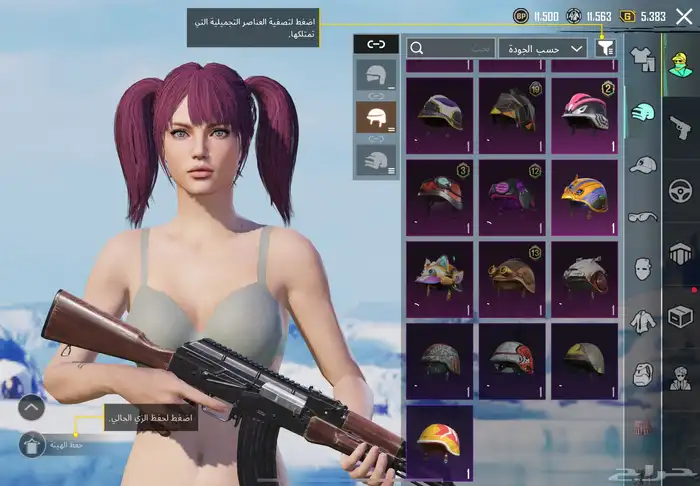Switch to the level 1 helmet tier

(x=376, y=76)
